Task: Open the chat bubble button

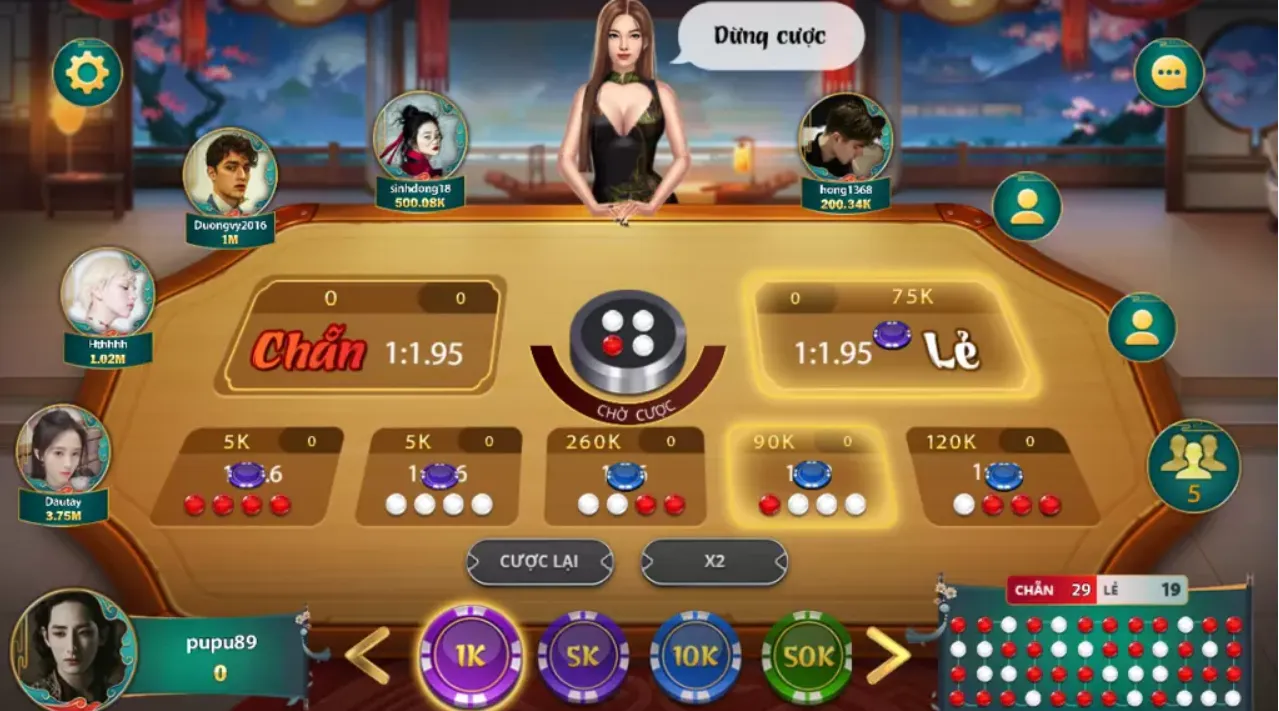Action: click(x=1168, y=72)
